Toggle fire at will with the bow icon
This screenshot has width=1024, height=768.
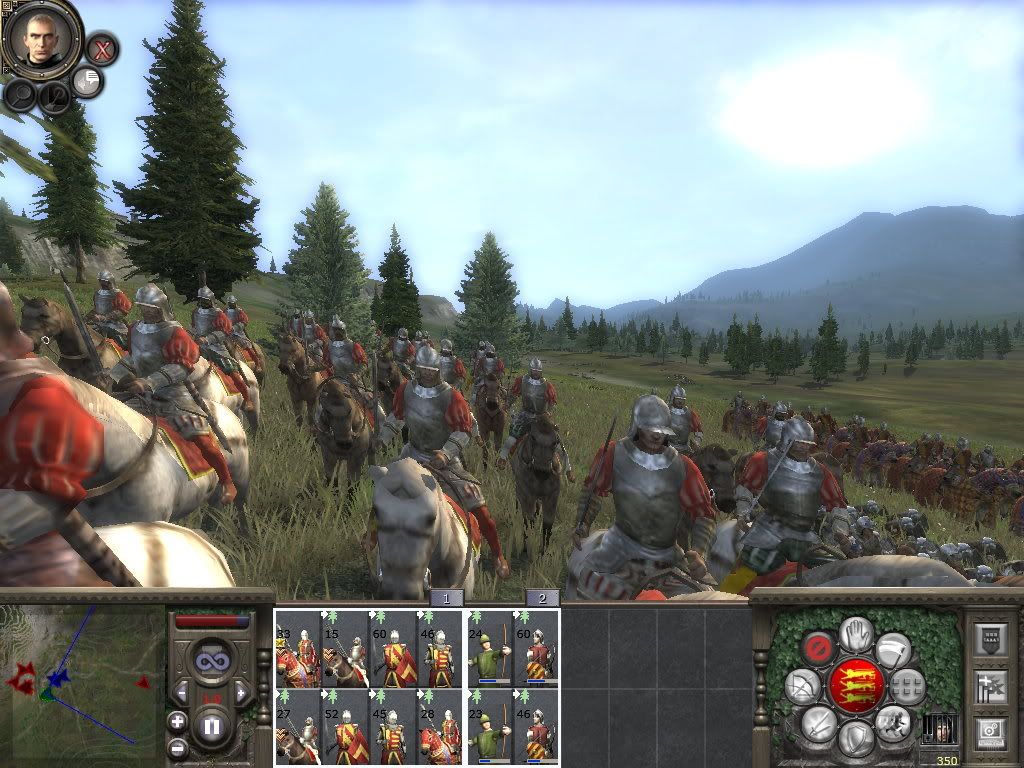tap(802, 686)
